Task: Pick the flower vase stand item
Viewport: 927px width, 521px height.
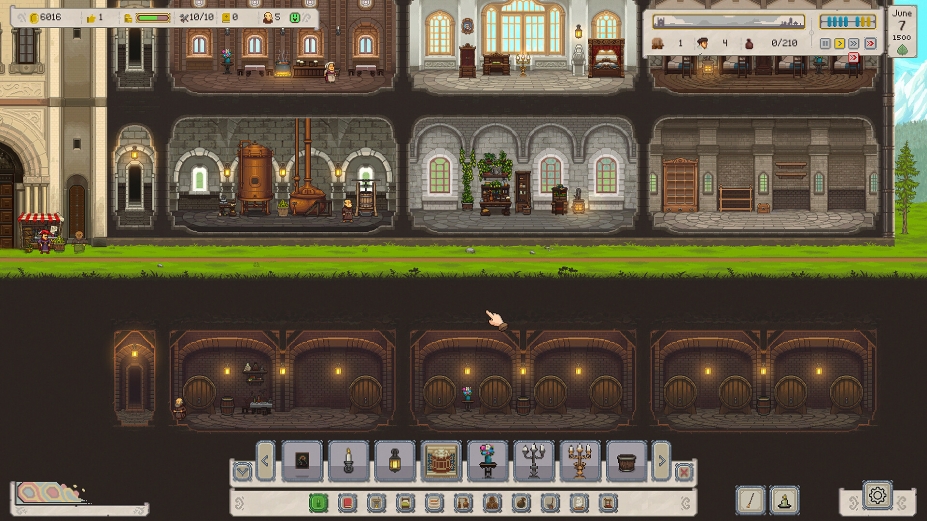Action: coord(488,461)
